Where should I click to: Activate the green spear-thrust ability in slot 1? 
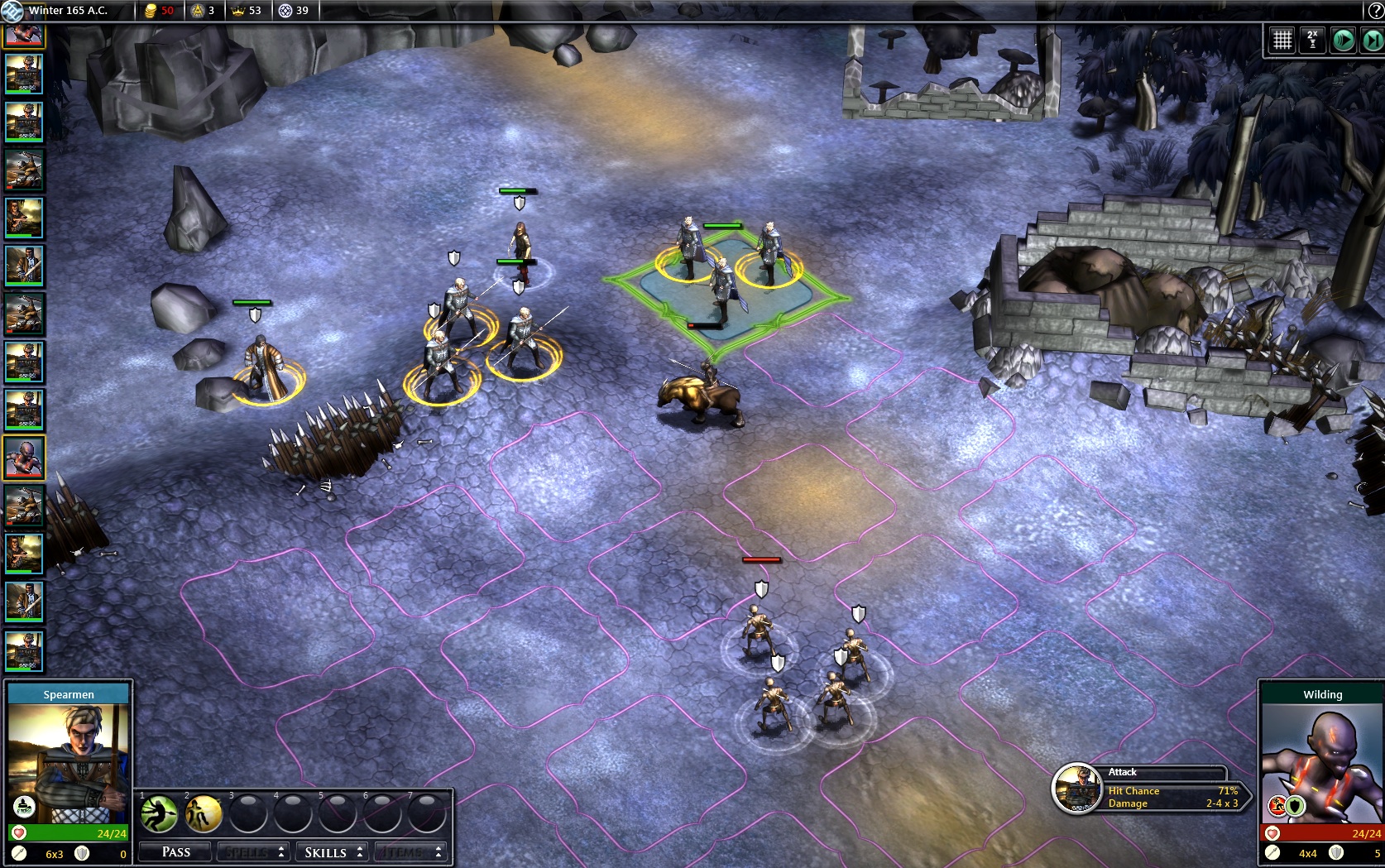(159, 814)
